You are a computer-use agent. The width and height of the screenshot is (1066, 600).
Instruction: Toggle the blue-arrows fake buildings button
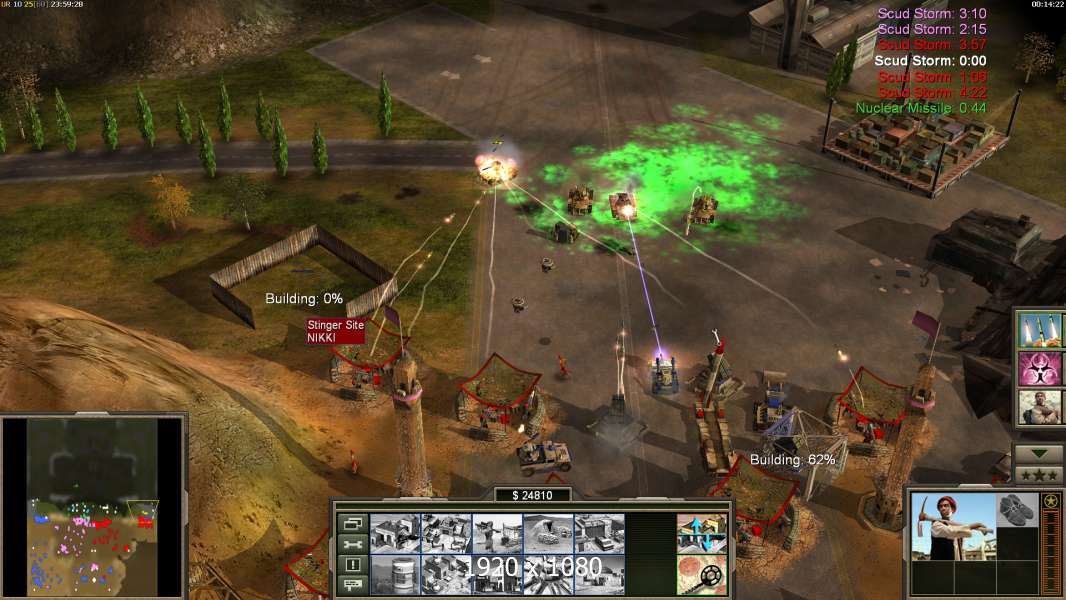pyautogui.click(x=701, y=534)
